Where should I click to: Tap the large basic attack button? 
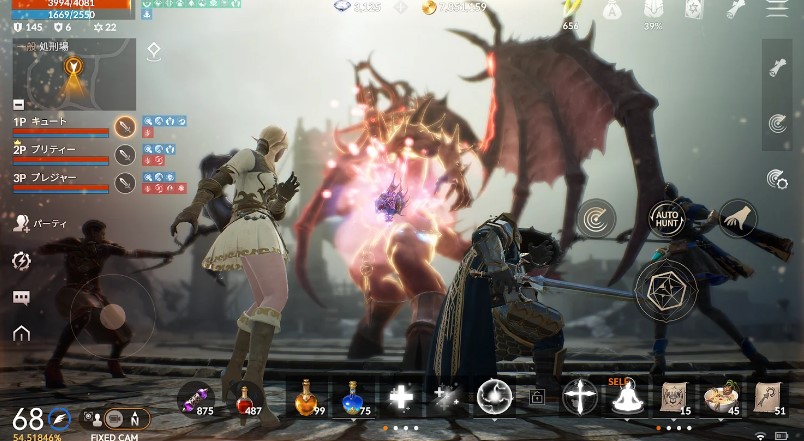667,290
